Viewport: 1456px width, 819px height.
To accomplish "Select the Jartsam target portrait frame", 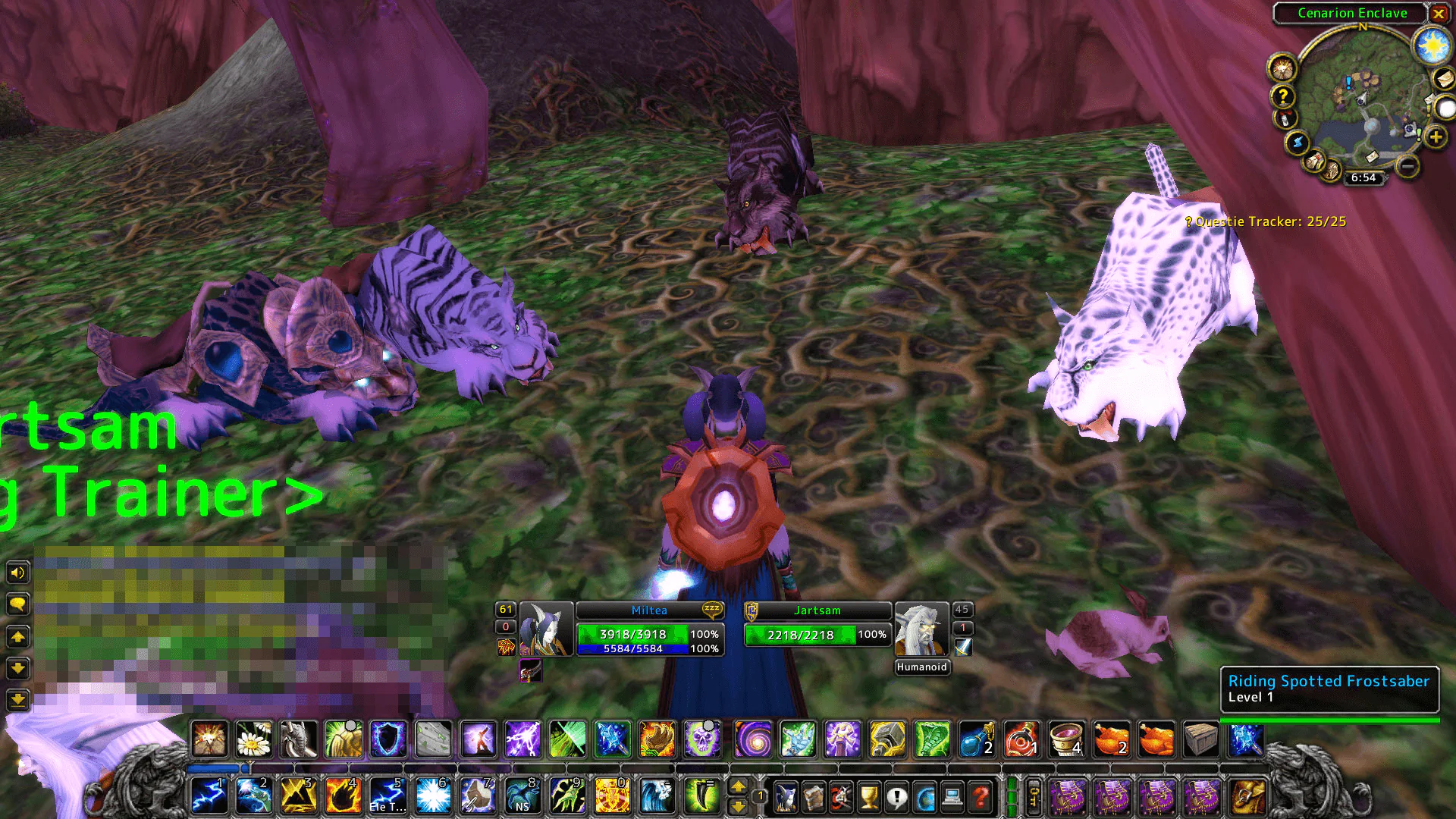I will [921, 629].
